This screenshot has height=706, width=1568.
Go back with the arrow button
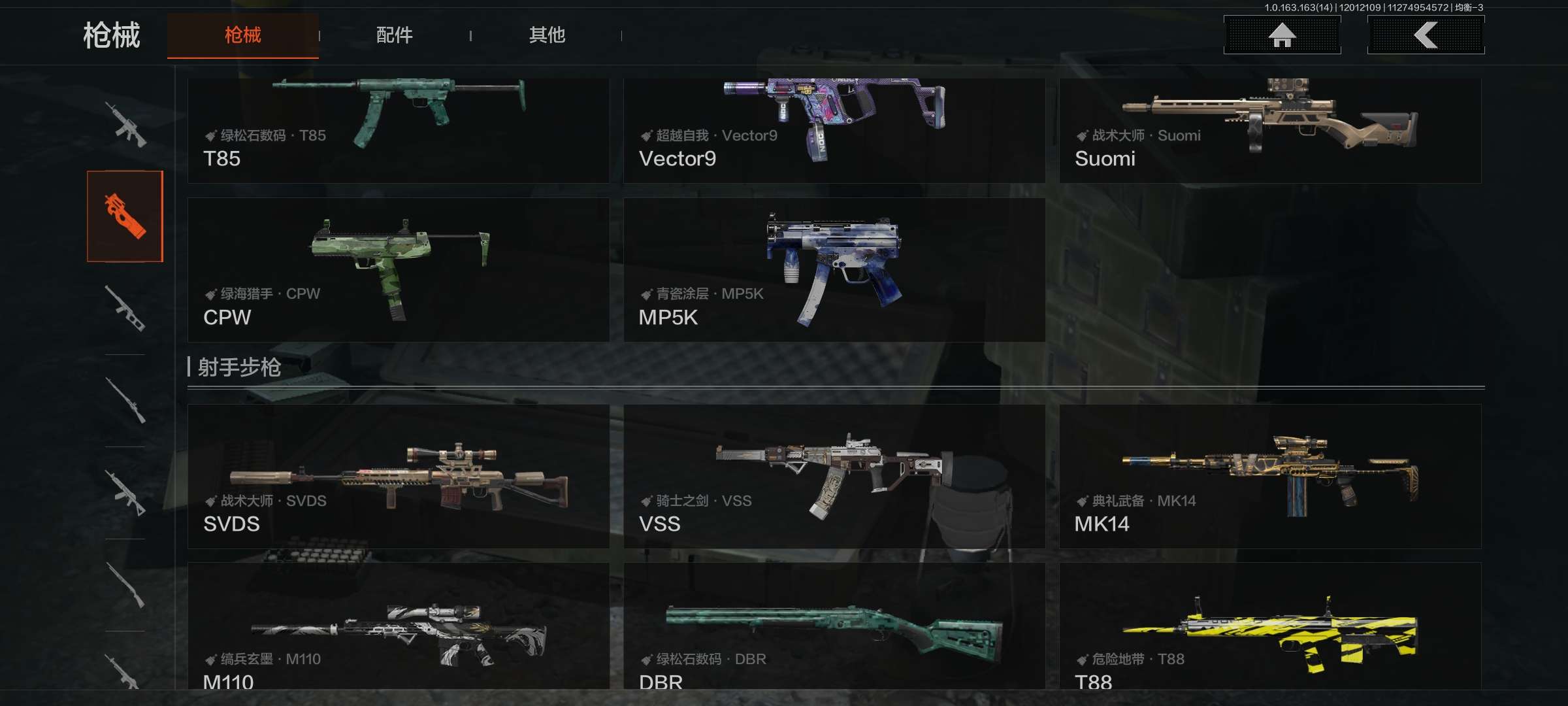(1426, 35)
